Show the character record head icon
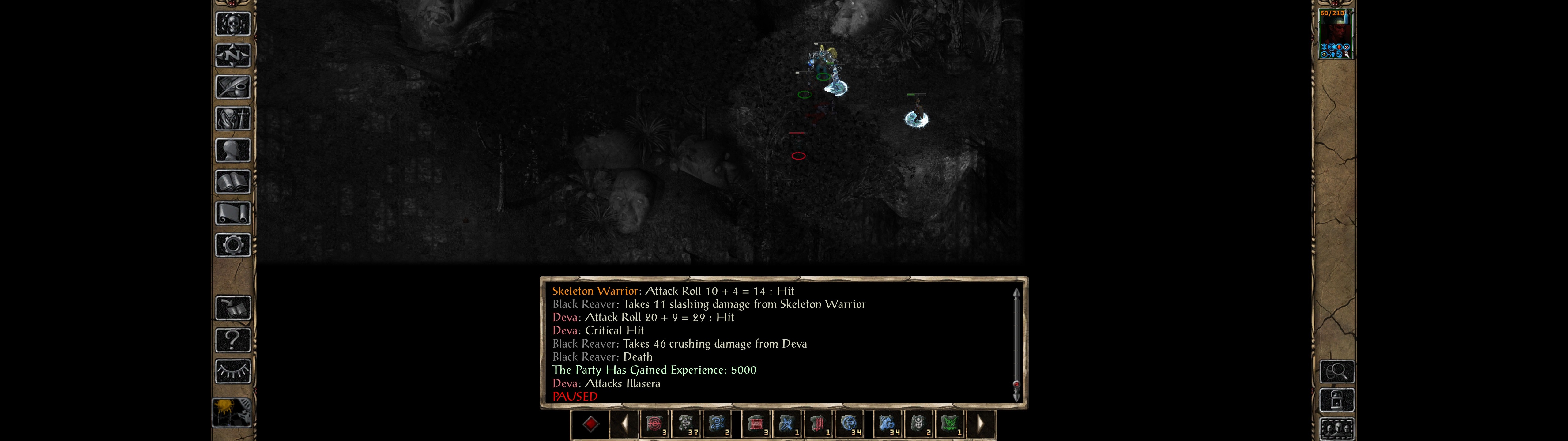The image size is (1568, 441). coord(232,150)
